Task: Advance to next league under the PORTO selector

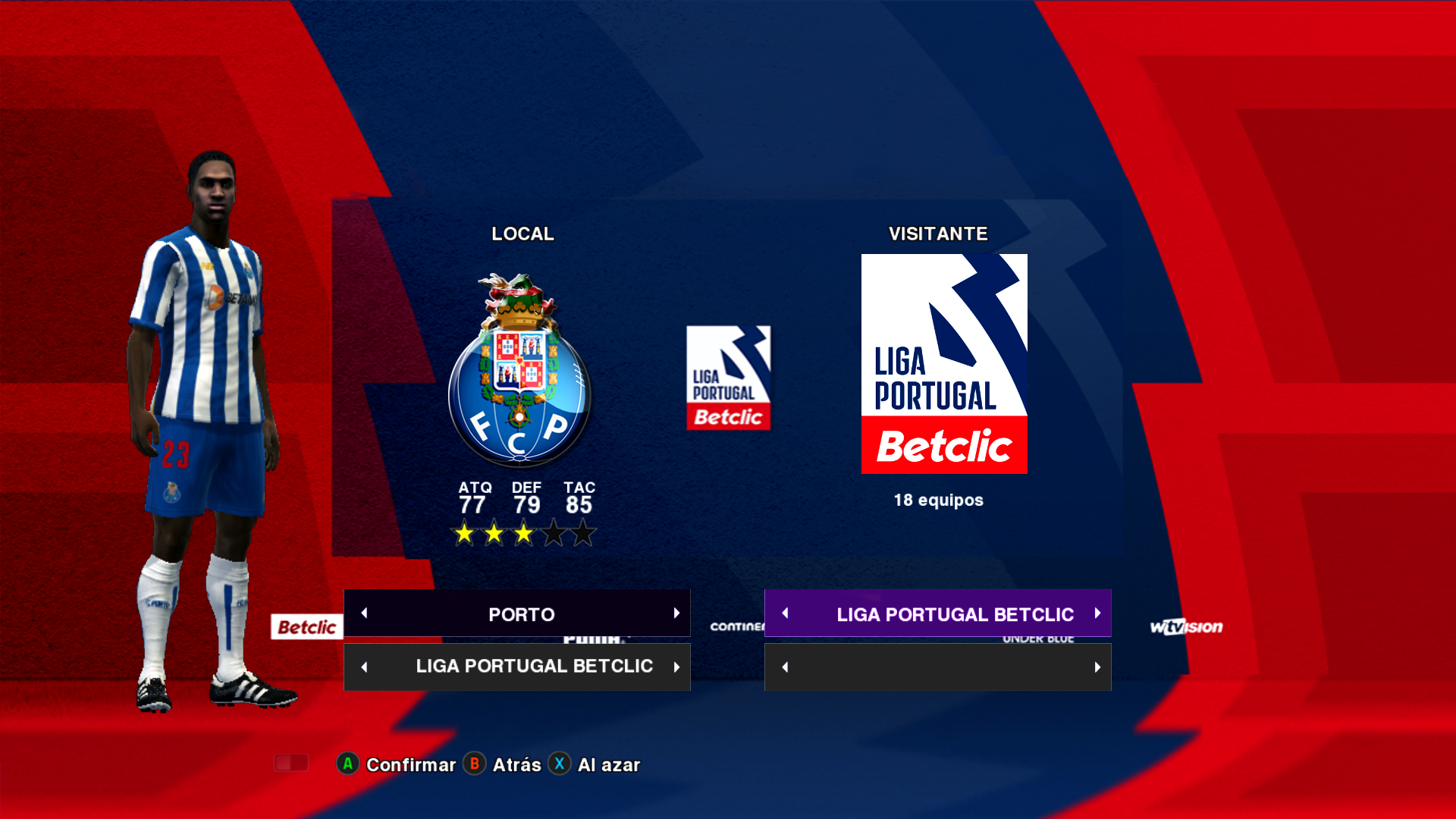Action: pyautogui.click(x=676, y=667)
